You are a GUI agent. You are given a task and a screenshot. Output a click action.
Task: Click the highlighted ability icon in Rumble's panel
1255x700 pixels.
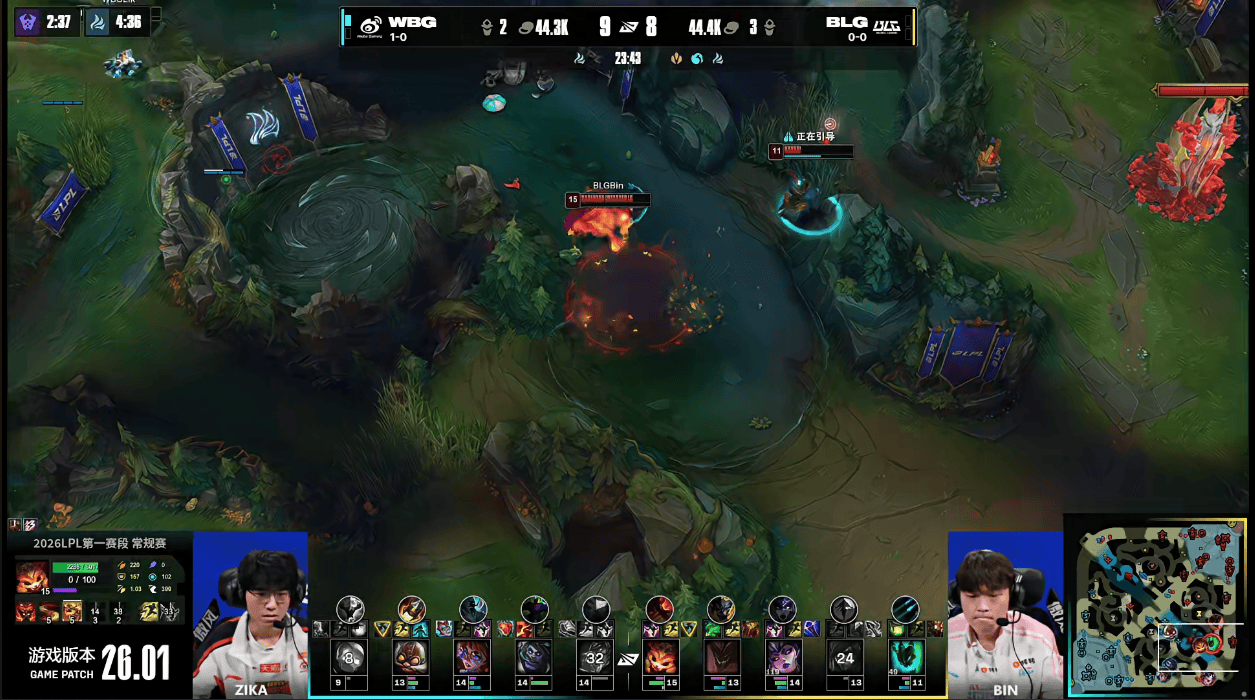click(x=72, y=611)
